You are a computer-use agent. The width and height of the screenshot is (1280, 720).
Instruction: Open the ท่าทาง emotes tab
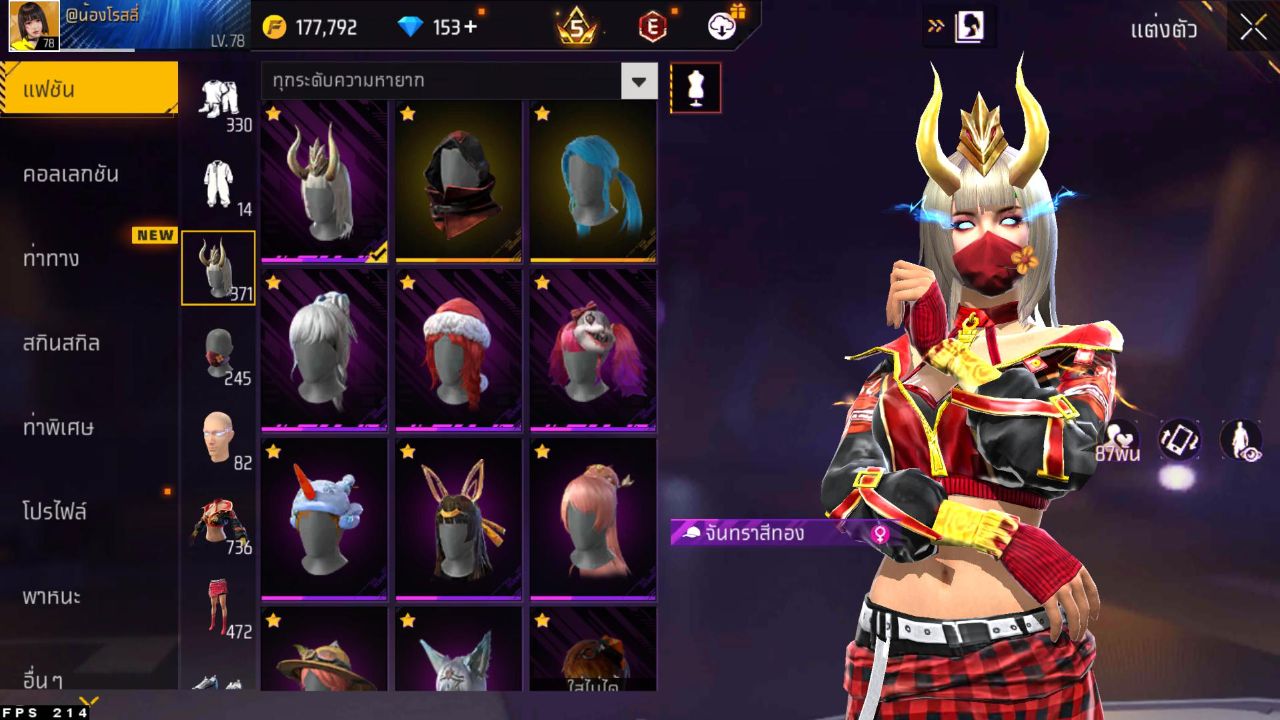coord(52,259)
